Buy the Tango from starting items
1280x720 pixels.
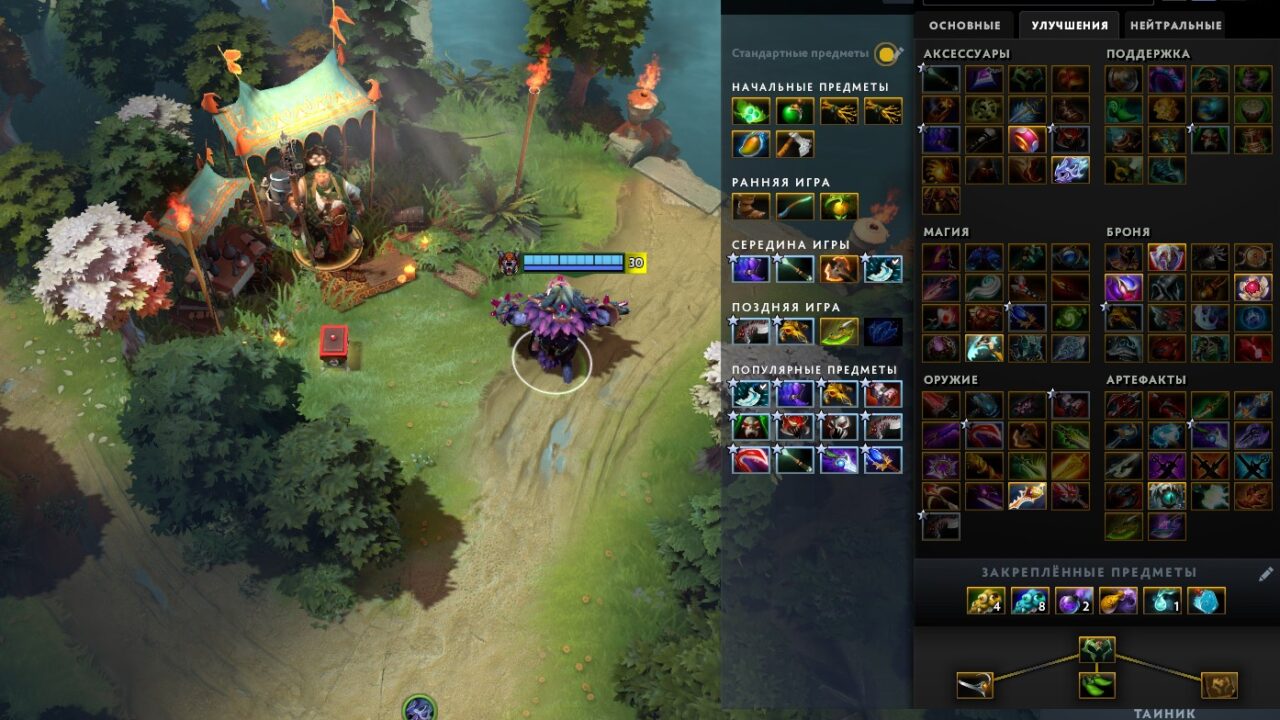pos(751,111)
